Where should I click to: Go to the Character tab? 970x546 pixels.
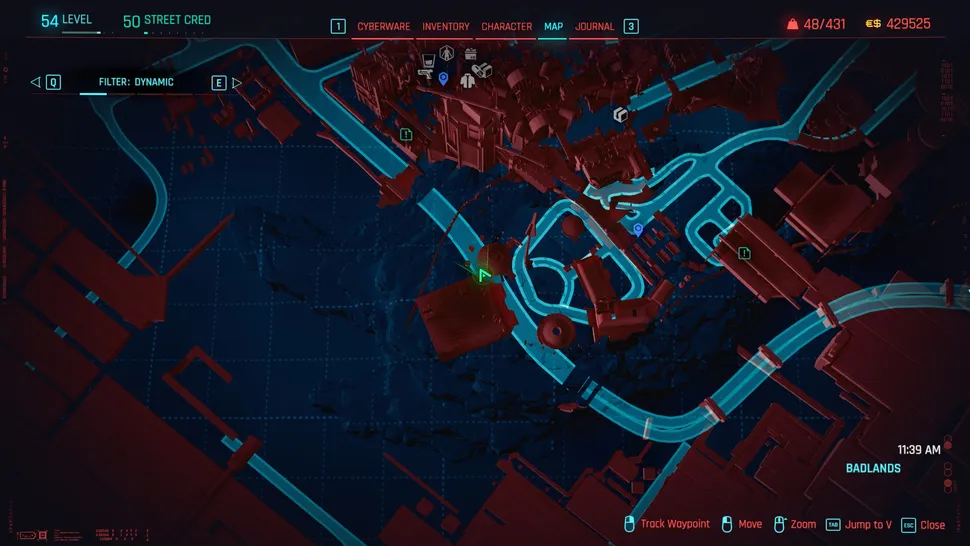(x=506, y=27)
